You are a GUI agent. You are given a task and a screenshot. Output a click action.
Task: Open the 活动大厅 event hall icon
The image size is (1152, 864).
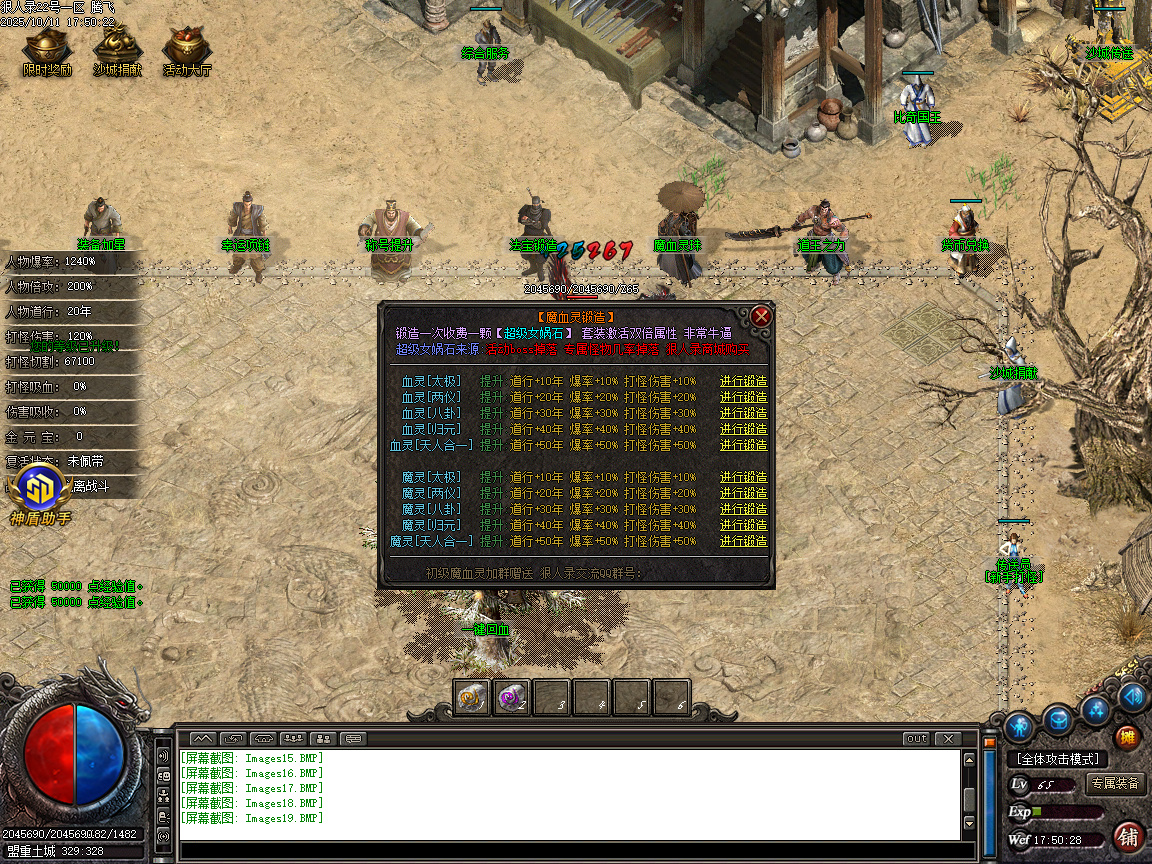pyautogui.click(x=186, y=50)
